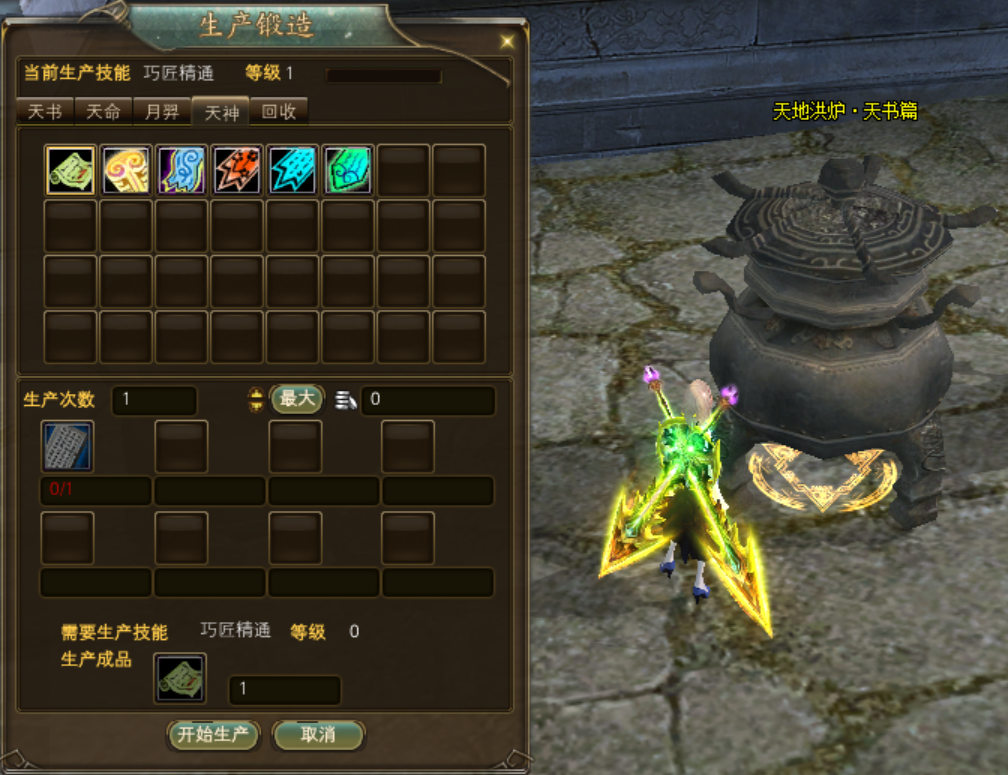
Task: Pick the blue swirl scroll recipe
Action: (x=182, y=170)
